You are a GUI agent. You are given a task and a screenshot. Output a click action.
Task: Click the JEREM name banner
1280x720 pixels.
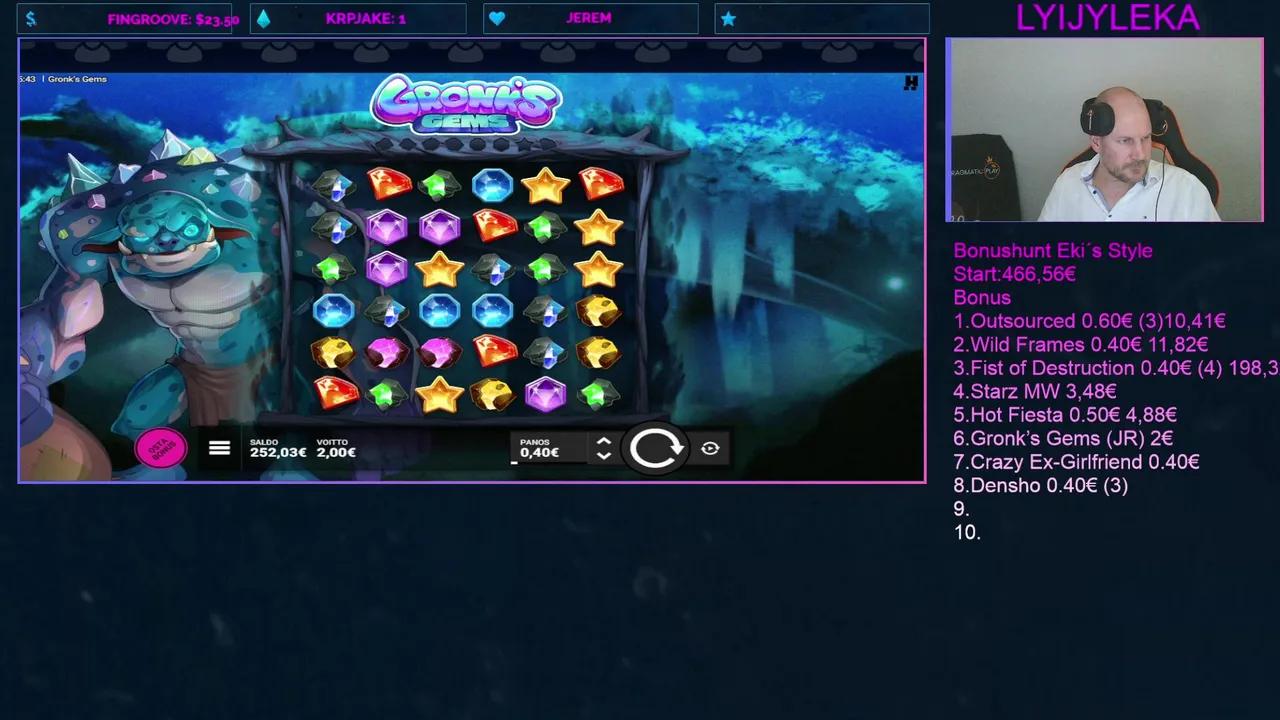tap(590, 17)
